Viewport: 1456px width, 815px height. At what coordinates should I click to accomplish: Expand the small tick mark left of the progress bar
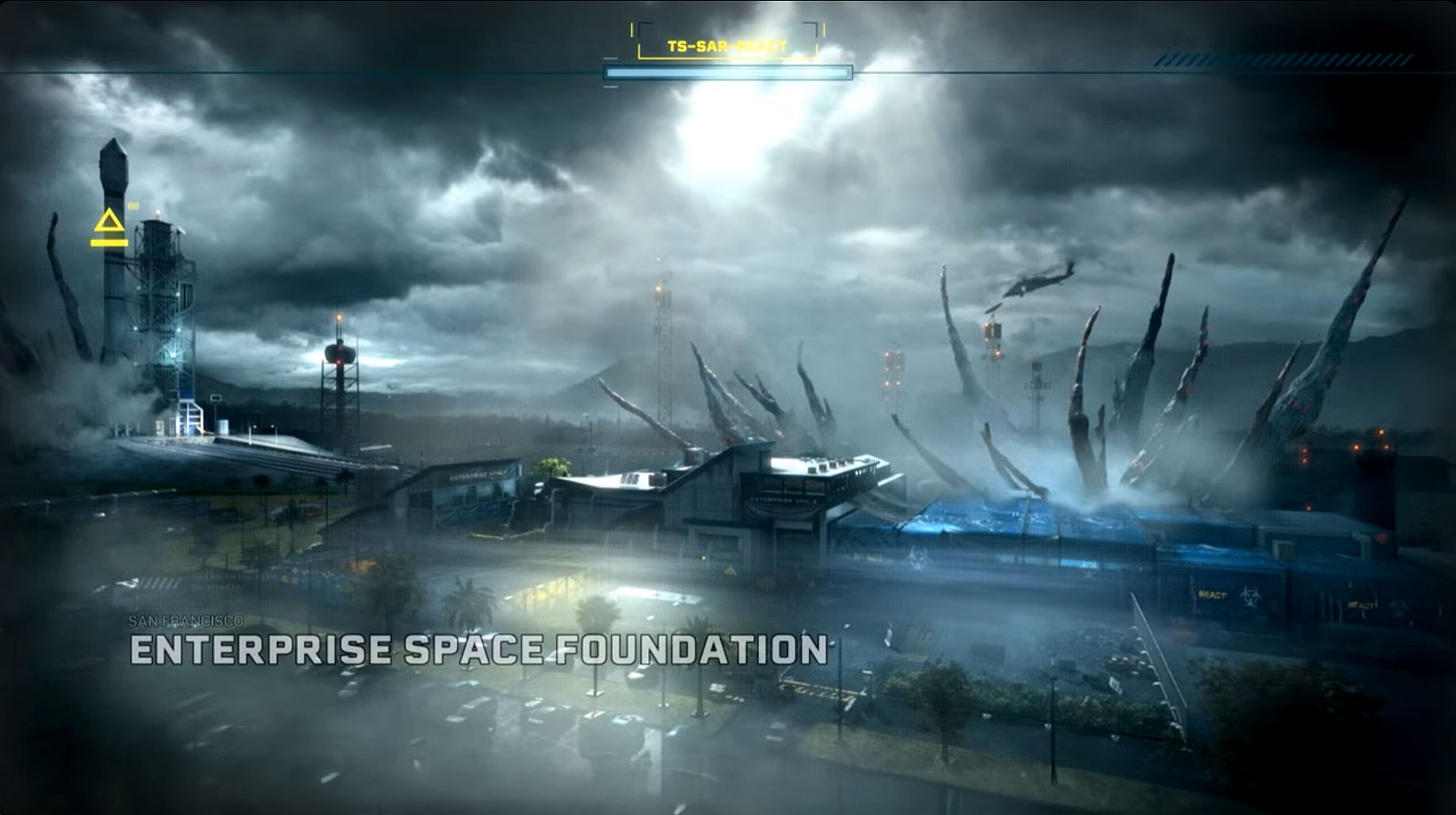612,59
